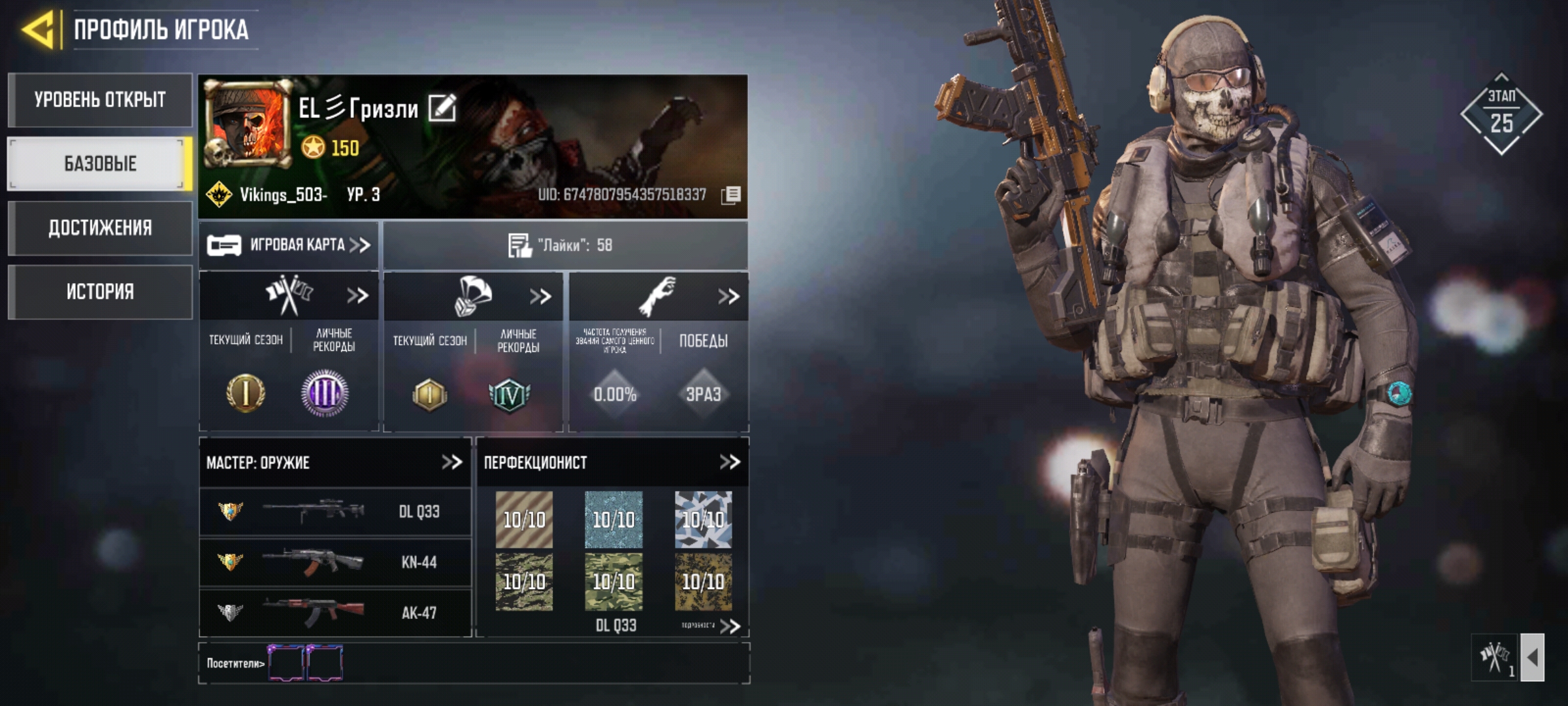Select the DL Q33 weapon row
The width and height of the screenshot is (1568, 706).
coord(335,511)
